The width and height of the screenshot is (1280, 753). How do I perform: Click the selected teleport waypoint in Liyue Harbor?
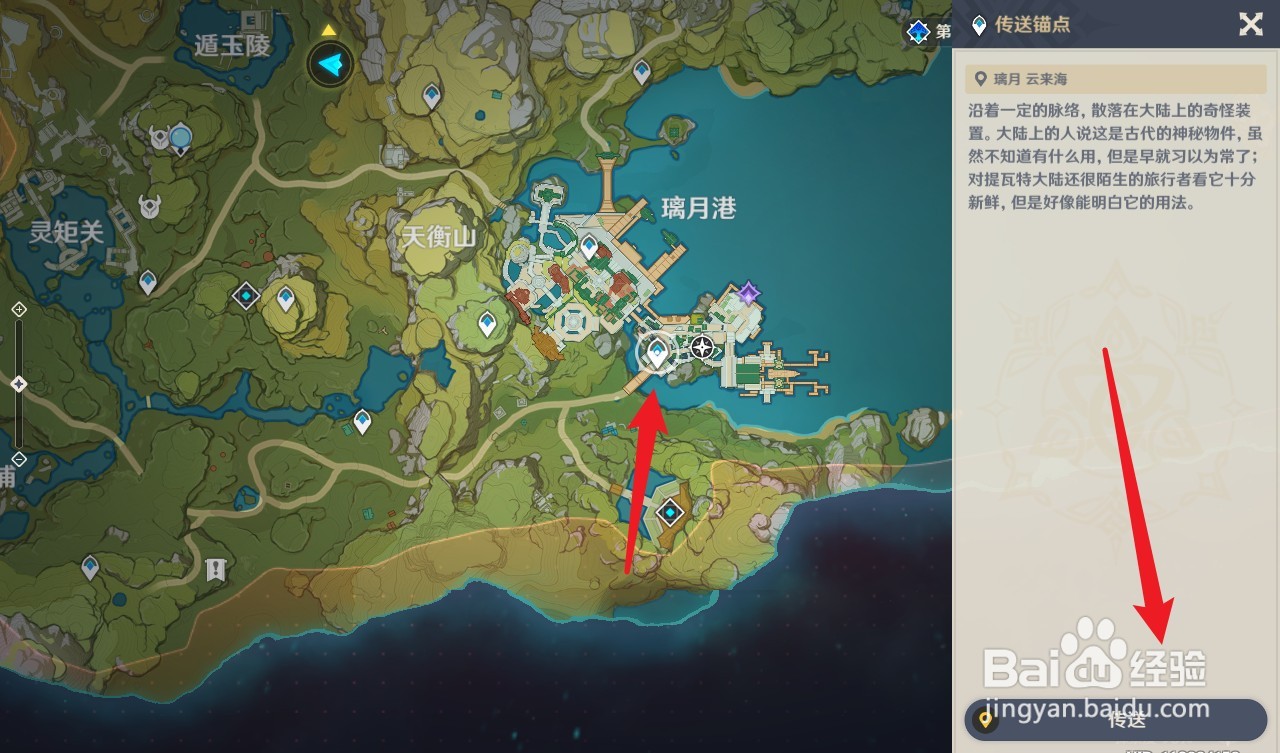[656, 351]
